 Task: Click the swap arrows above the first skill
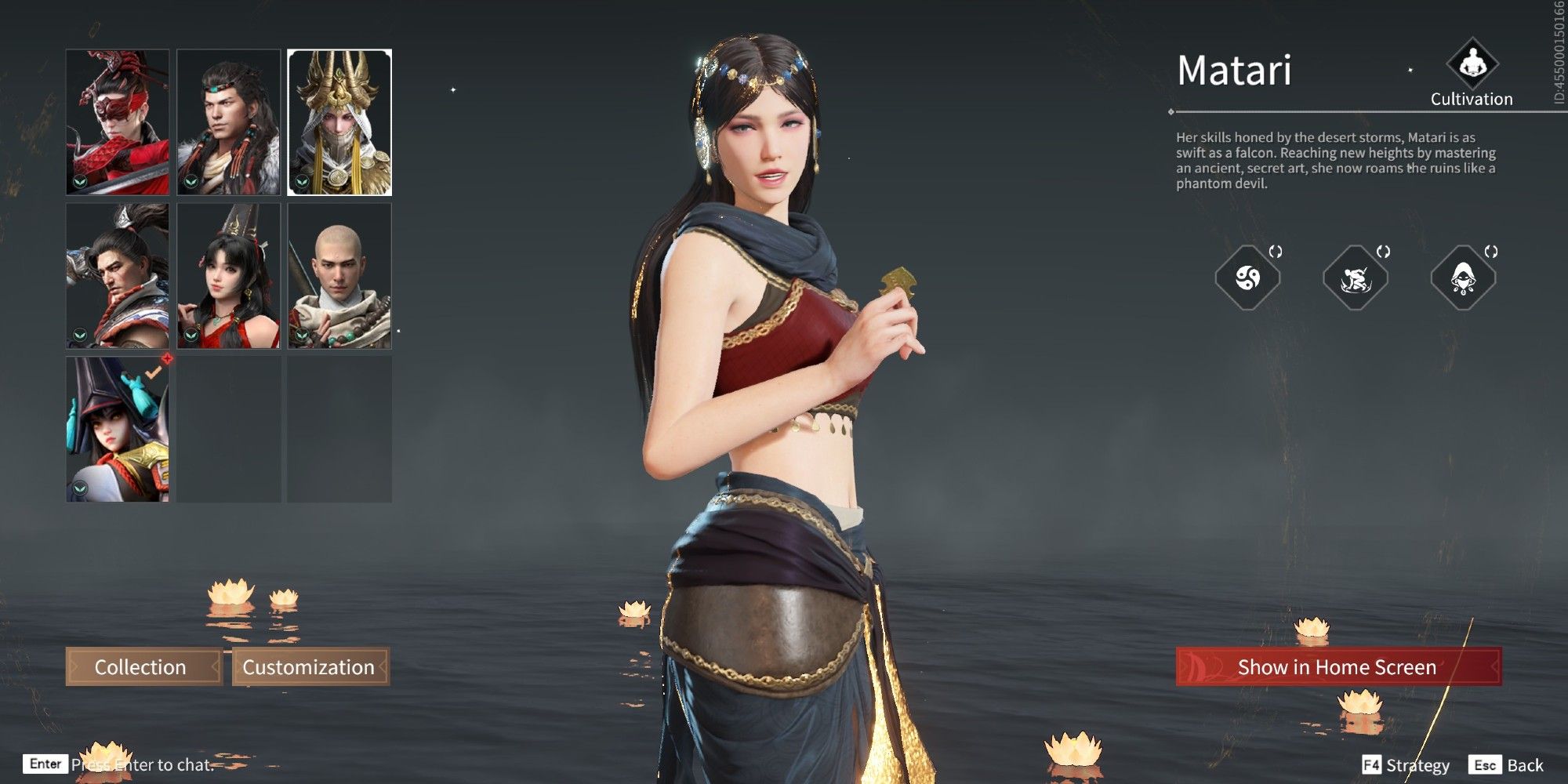tap(1276, 252)
